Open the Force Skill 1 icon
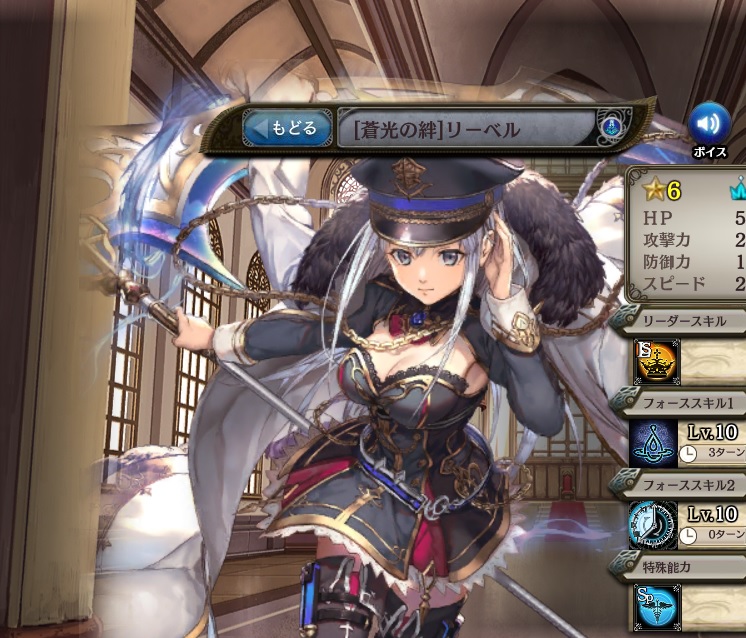 654,442
